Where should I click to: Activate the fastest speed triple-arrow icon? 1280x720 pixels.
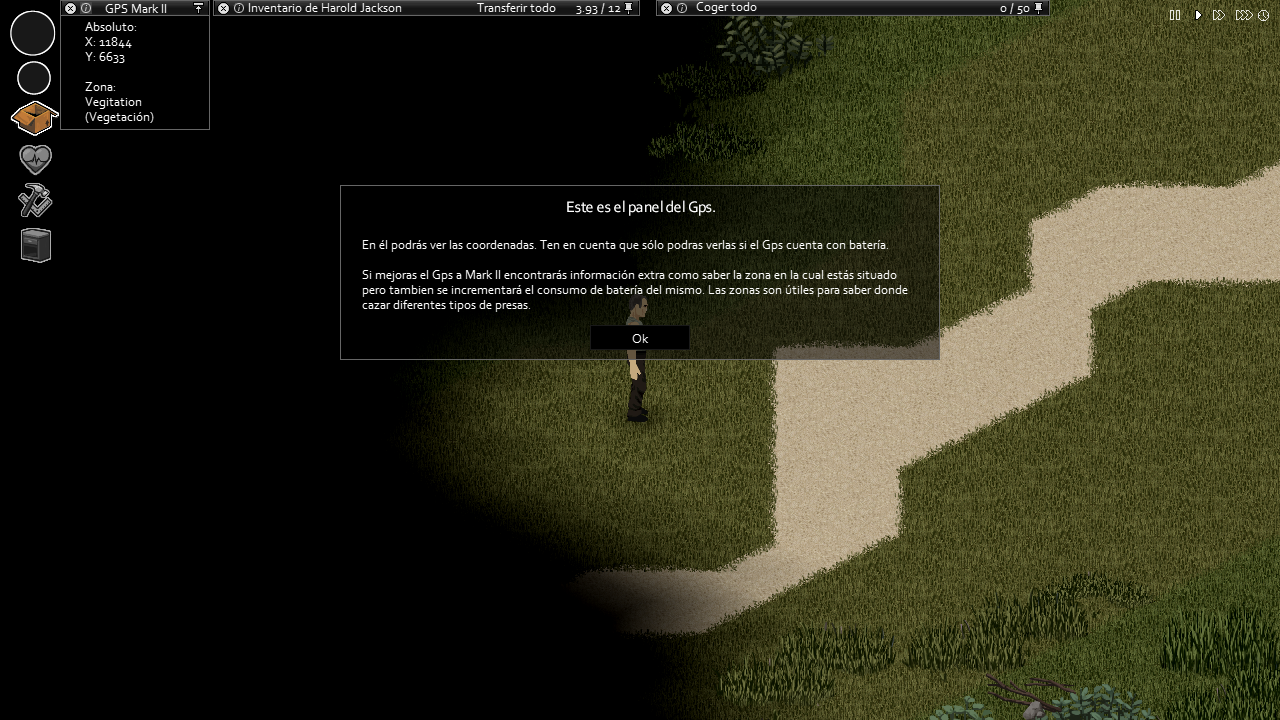pyautogui.click(x=1243, y=15)
